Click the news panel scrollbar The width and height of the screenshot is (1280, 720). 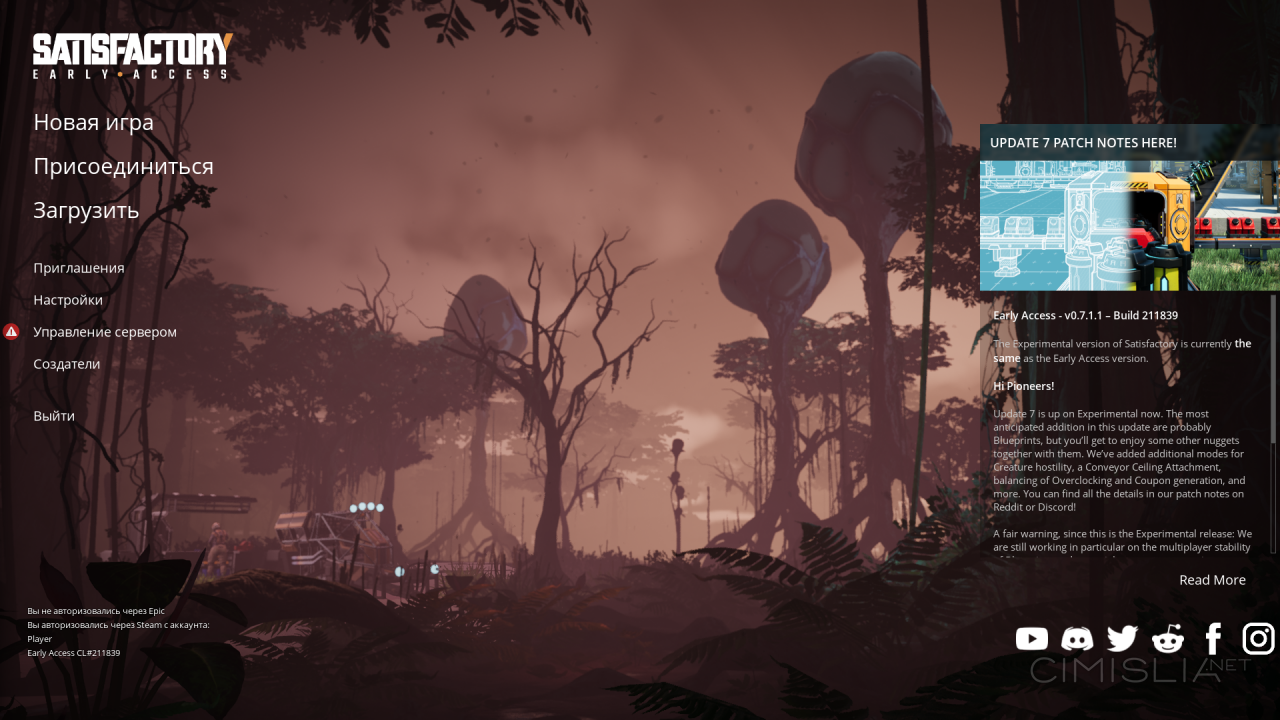(1273, 368)
